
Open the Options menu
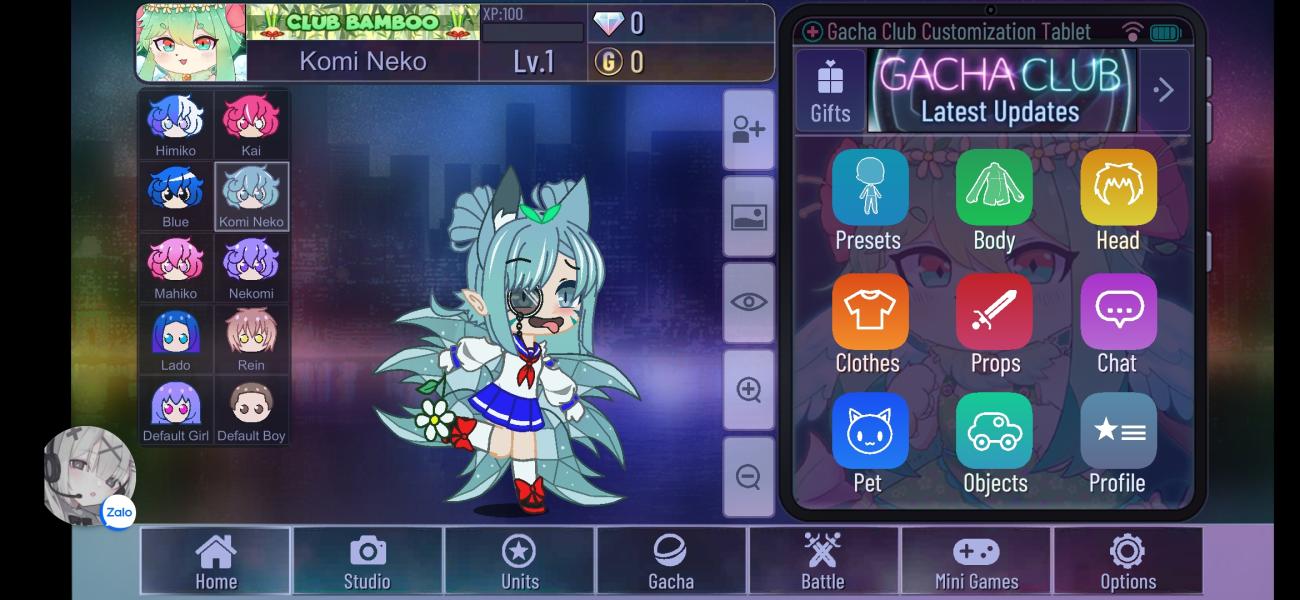point(1128,562)
